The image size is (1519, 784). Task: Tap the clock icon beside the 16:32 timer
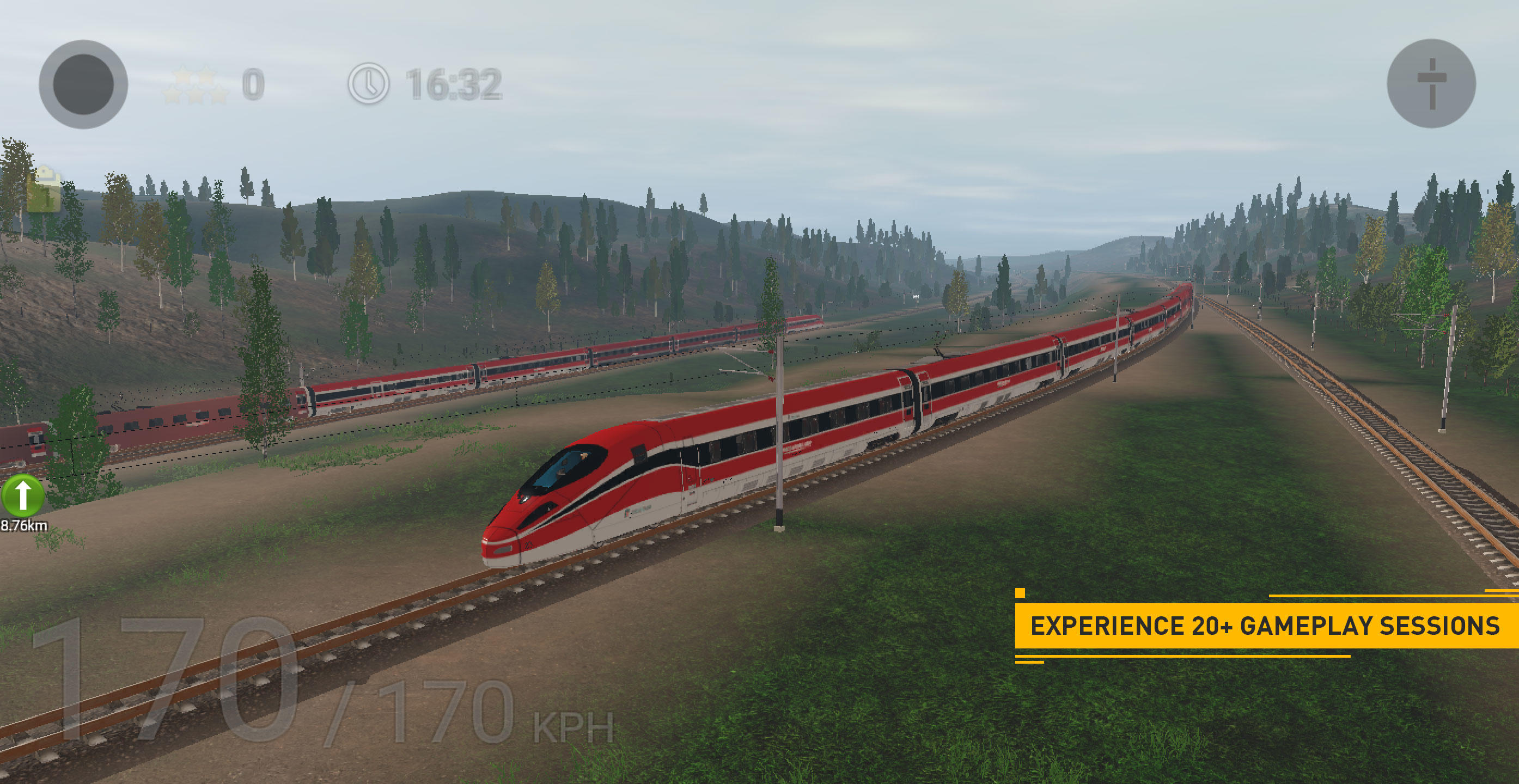coord(369,84)
